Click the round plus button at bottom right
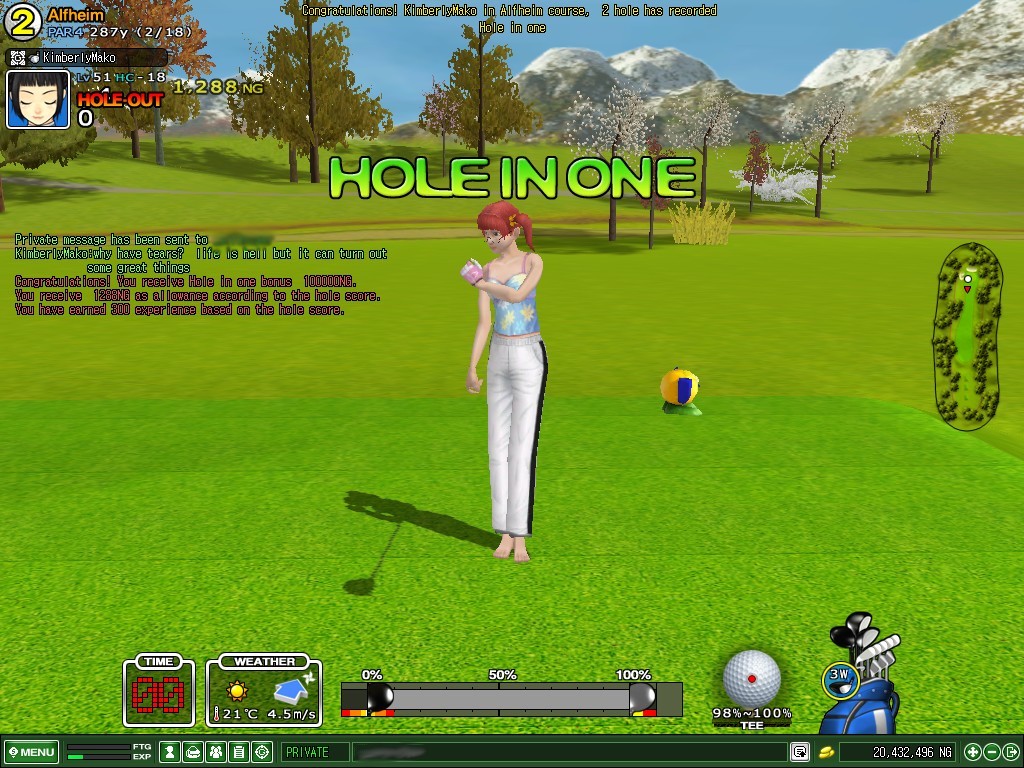The image size is (1024, 768). coord(973,752)
